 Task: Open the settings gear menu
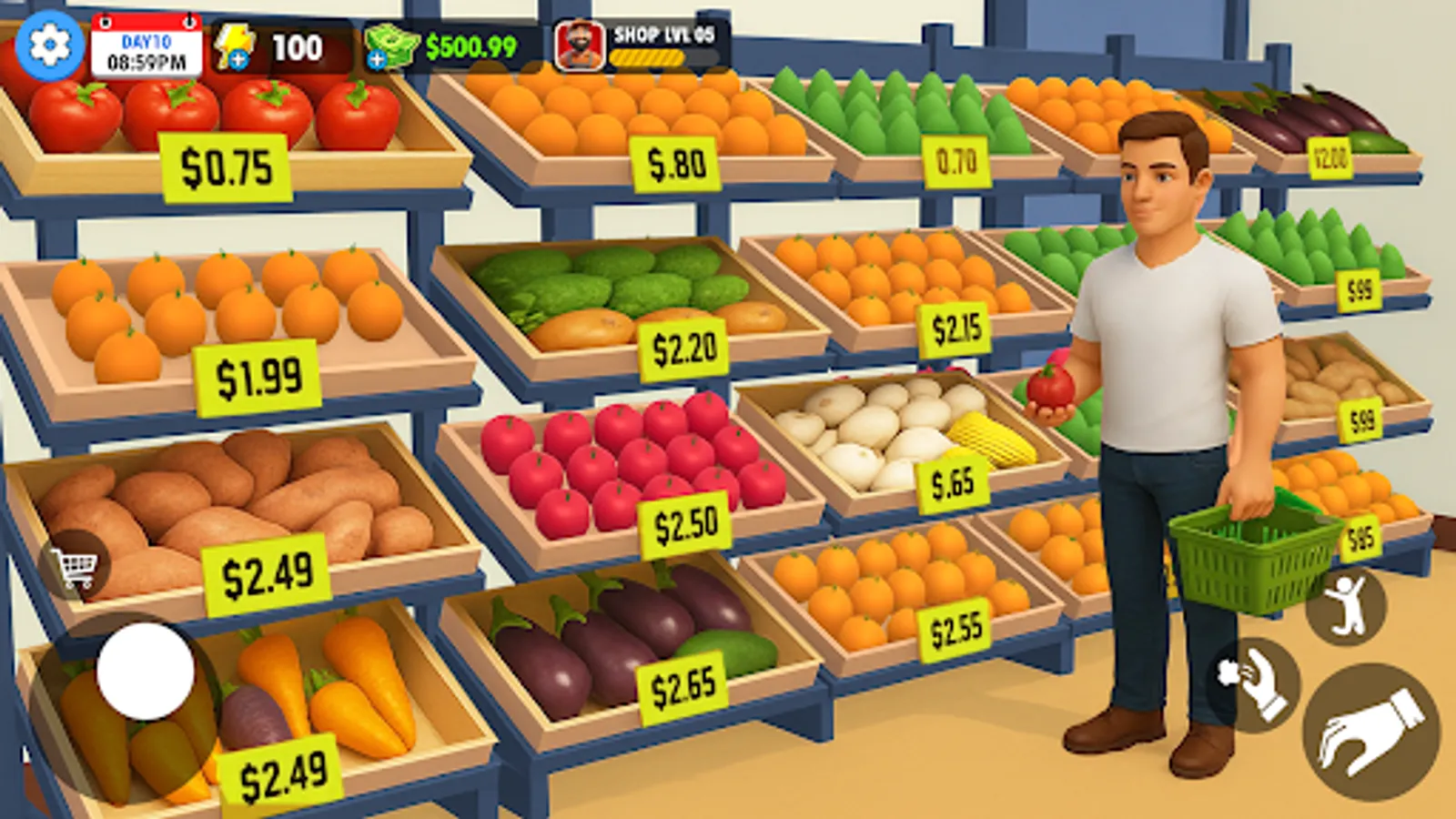point(48,43)
